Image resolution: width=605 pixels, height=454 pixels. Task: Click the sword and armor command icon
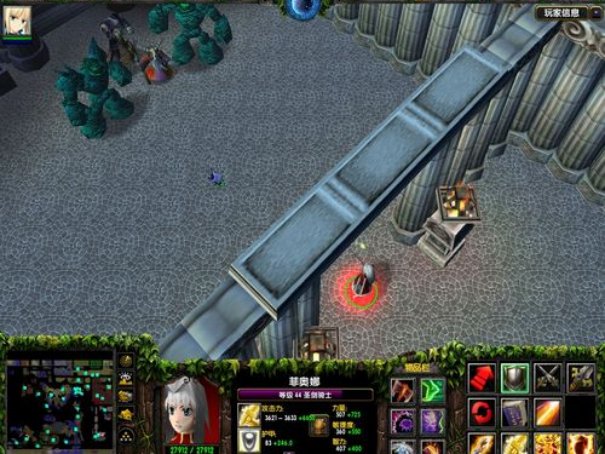point(581,377)
